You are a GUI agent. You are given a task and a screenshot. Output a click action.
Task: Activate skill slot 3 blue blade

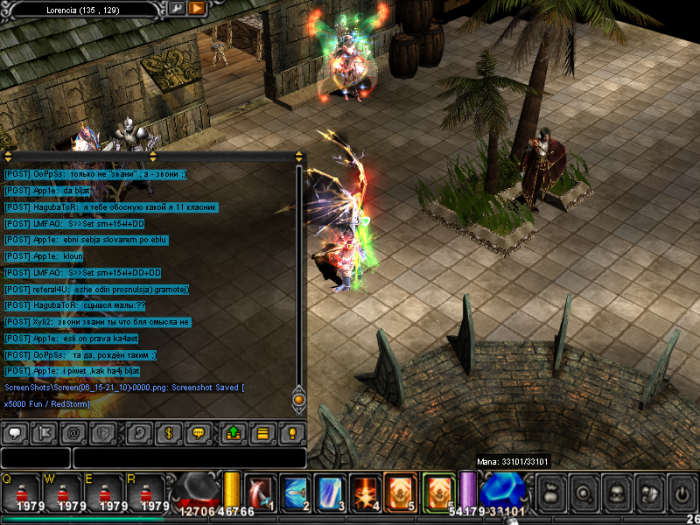coord(330,492)
